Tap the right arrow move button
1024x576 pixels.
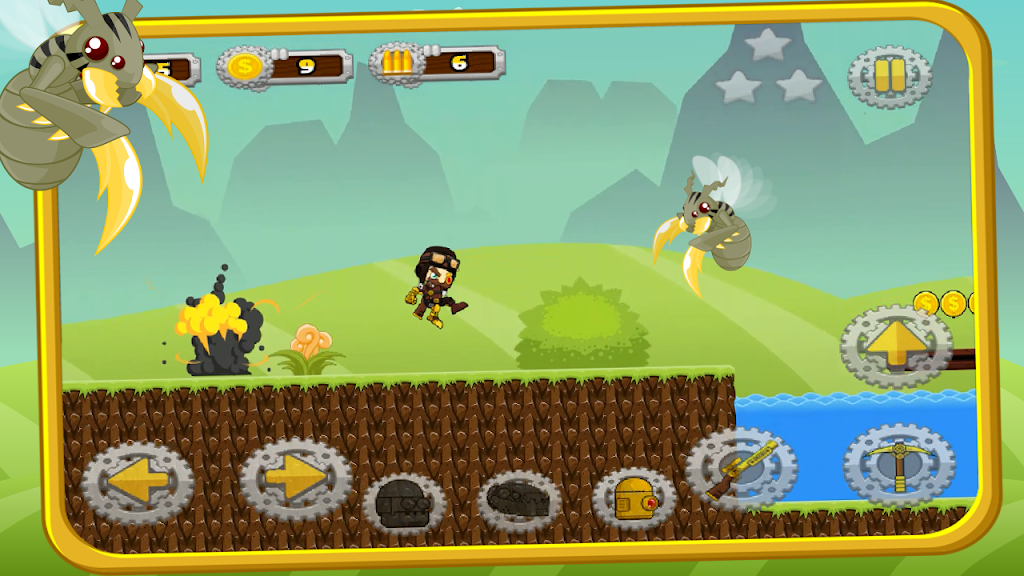point(296,480)
